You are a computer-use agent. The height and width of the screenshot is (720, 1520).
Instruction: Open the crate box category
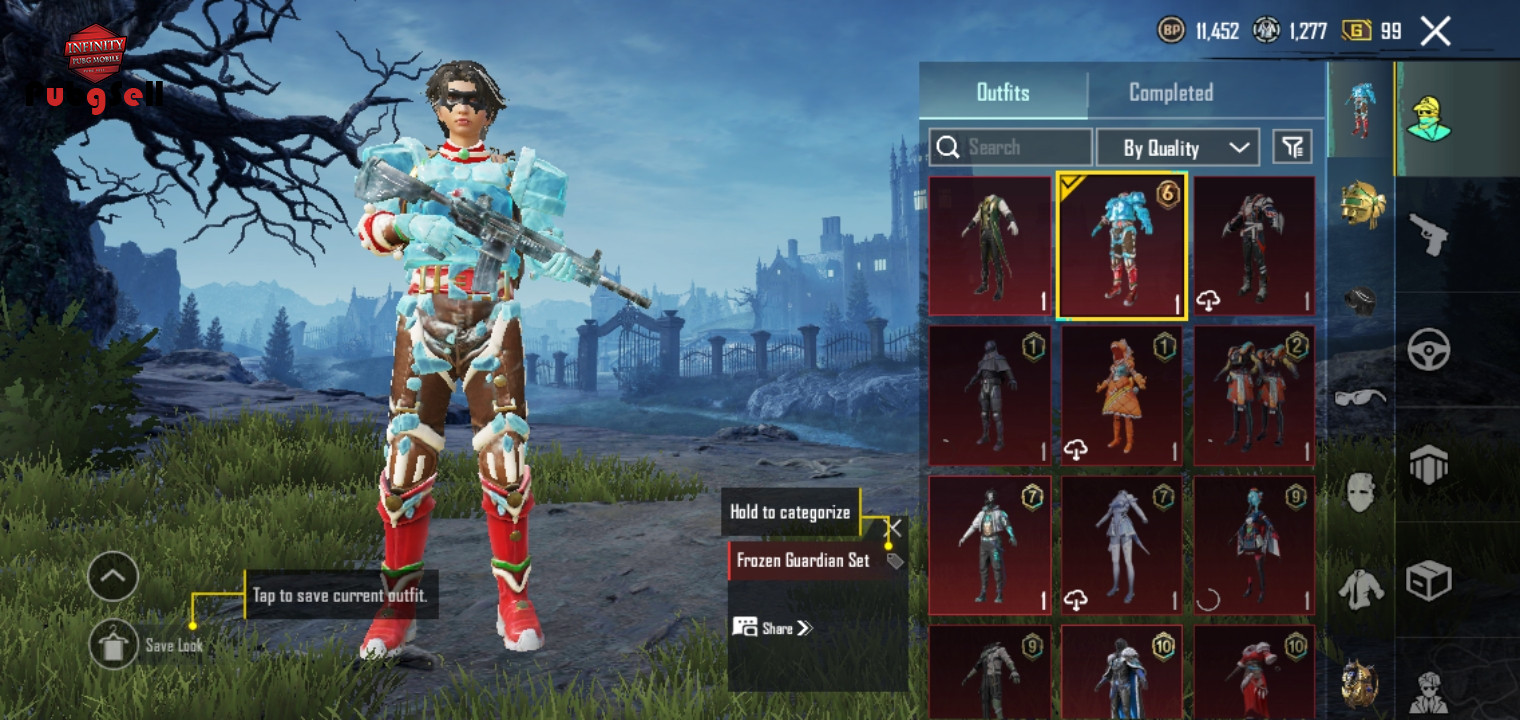1428,579
